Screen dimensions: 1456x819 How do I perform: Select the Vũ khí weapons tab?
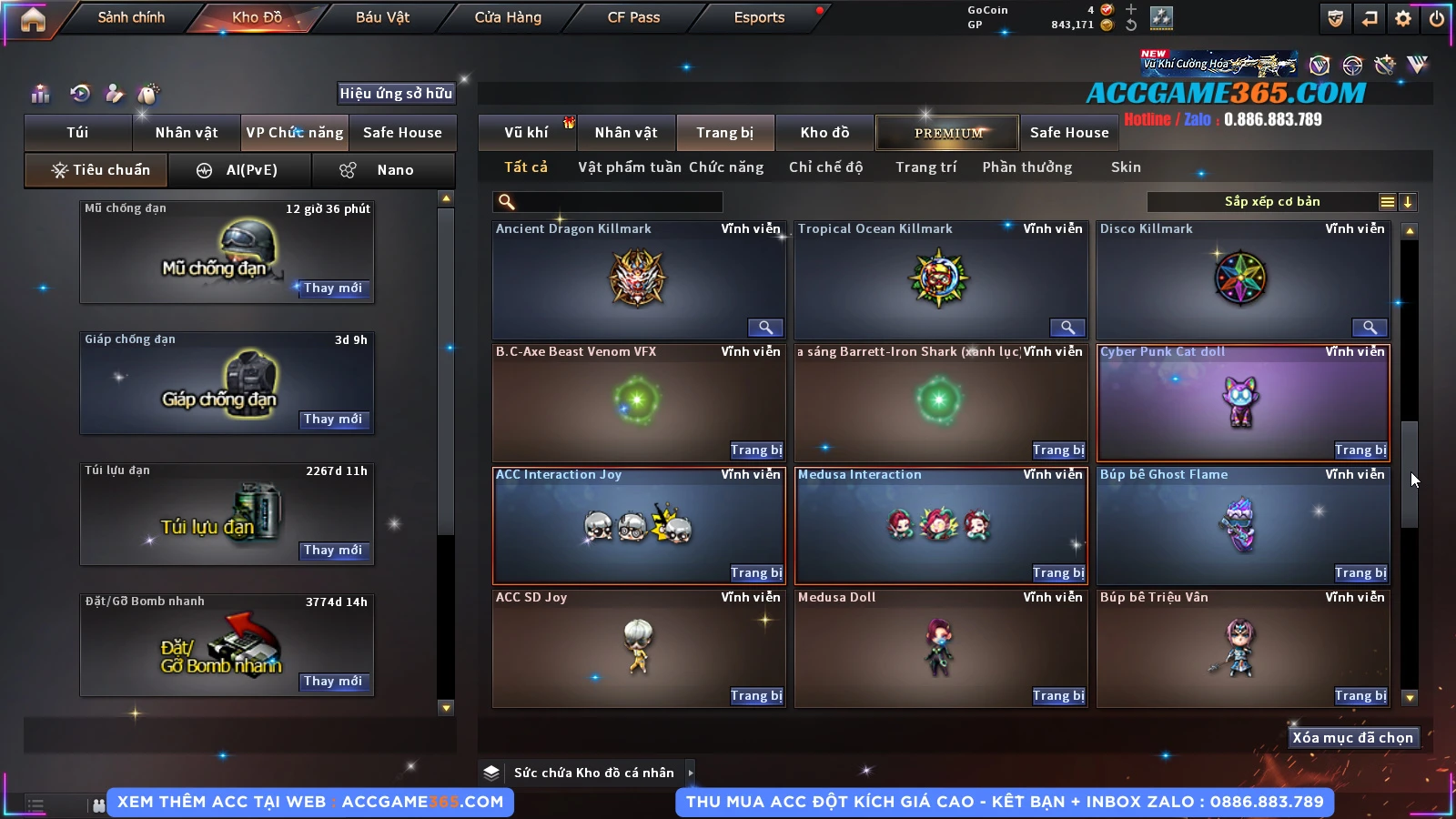point(526,133)
